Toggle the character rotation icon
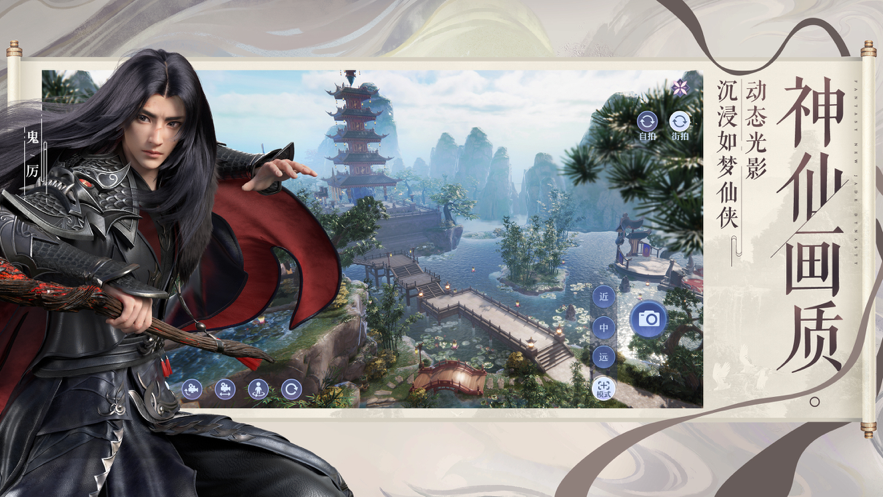Viewport: 883px width, 497px height. (x=258, y=389)
